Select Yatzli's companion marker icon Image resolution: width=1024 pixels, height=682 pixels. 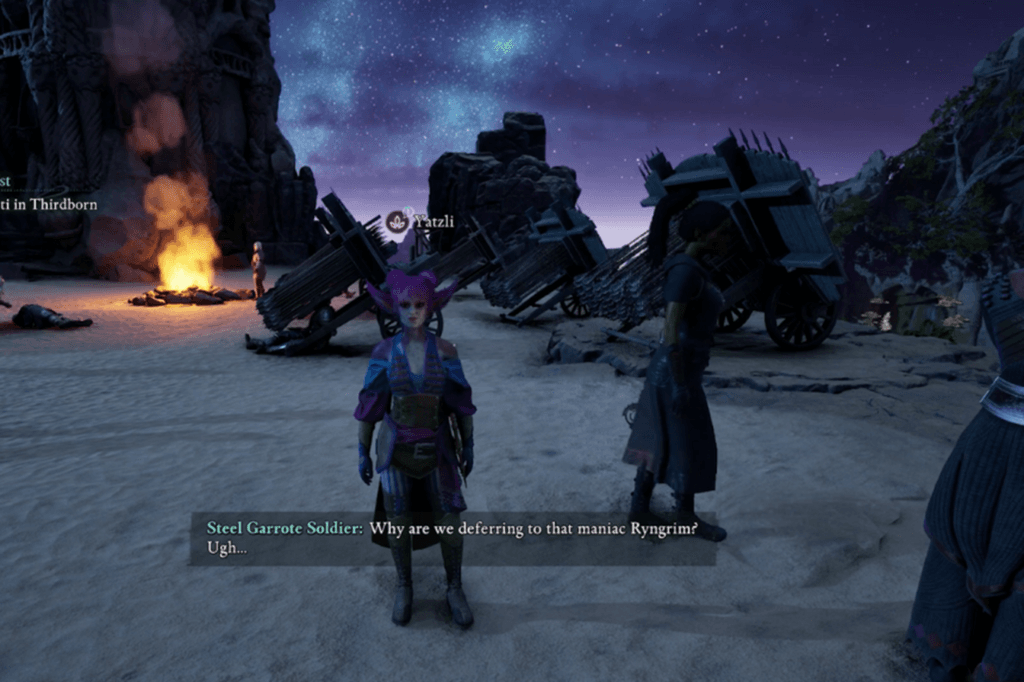pos(397,222)
